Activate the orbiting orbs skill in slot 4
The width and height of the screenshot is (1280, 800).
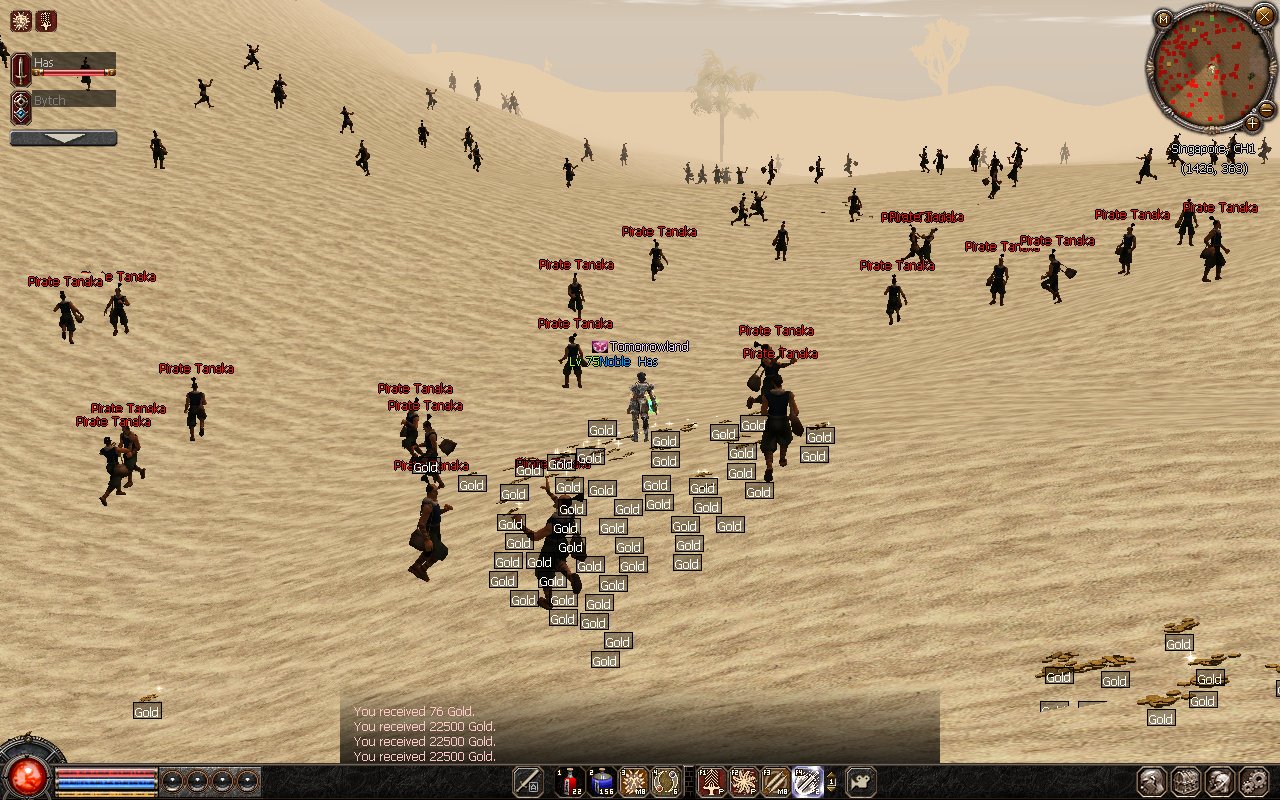click(665, 781)
